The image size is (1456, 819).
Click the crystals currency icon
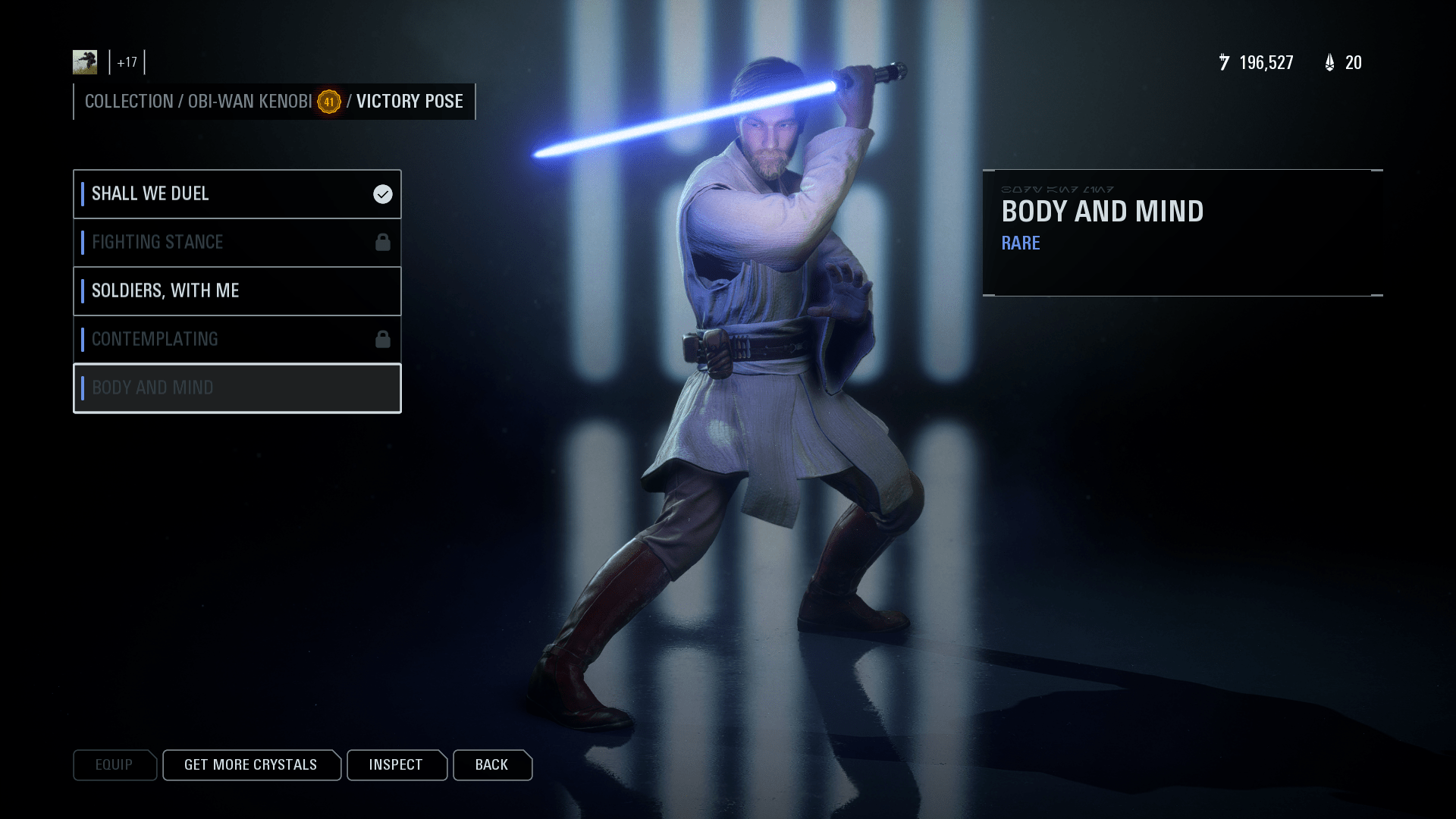pyautogui.click(x=1329, y=62)
